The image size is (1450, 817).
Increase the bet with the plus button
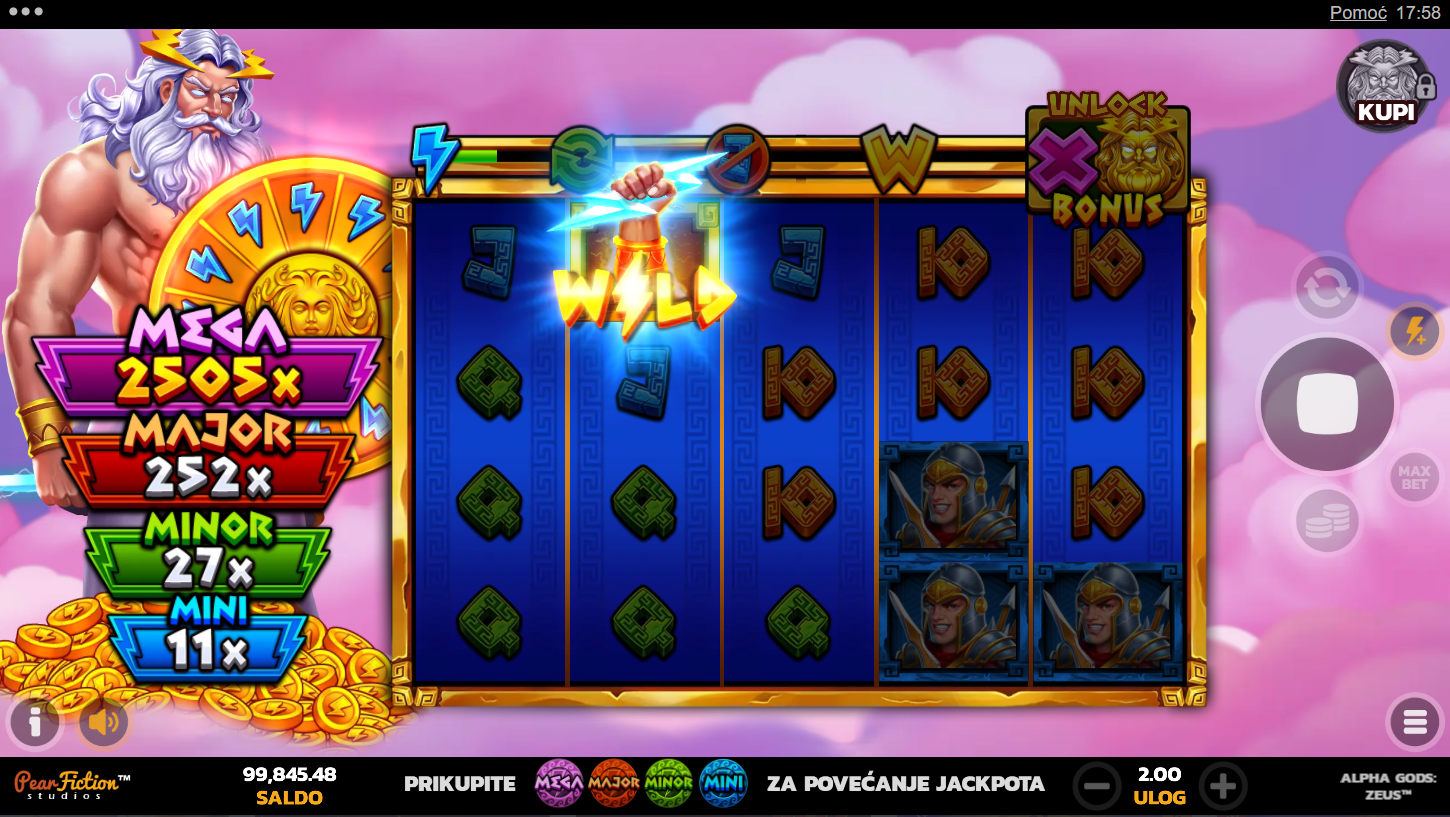(x=1222, y=785)
